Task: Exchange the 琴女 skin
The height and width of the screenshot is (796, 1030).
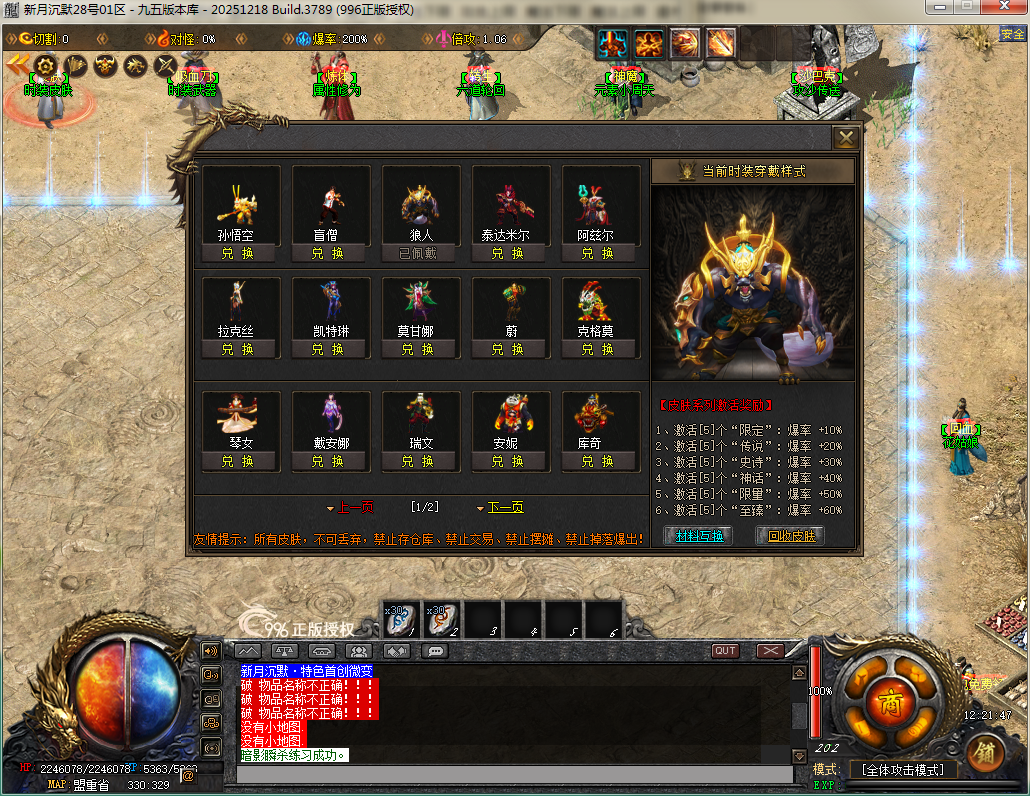Action: [238, 462]
